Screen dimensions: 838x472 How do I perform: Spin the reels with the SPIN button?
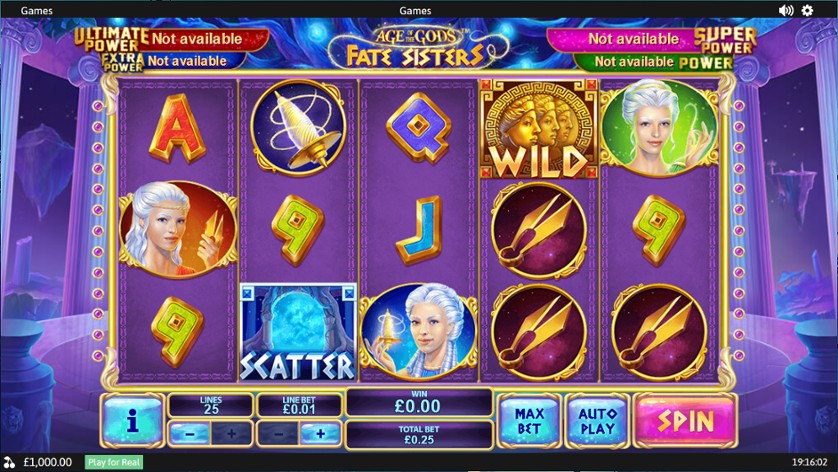(x=685, y=420)
